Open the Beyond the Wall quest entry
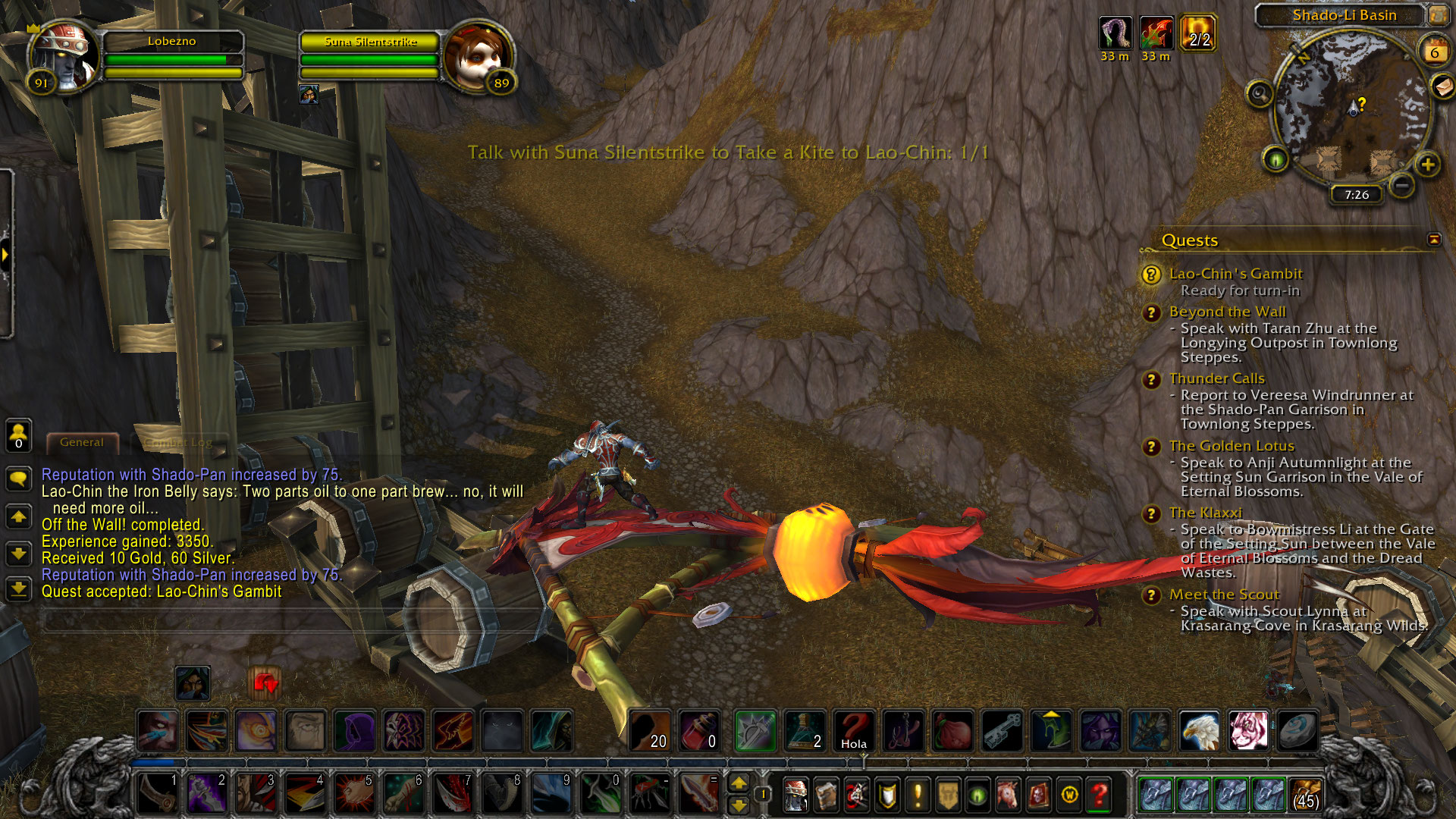Image resolution: width=1456 pixels, height=819 pixels. [1227, 312]
